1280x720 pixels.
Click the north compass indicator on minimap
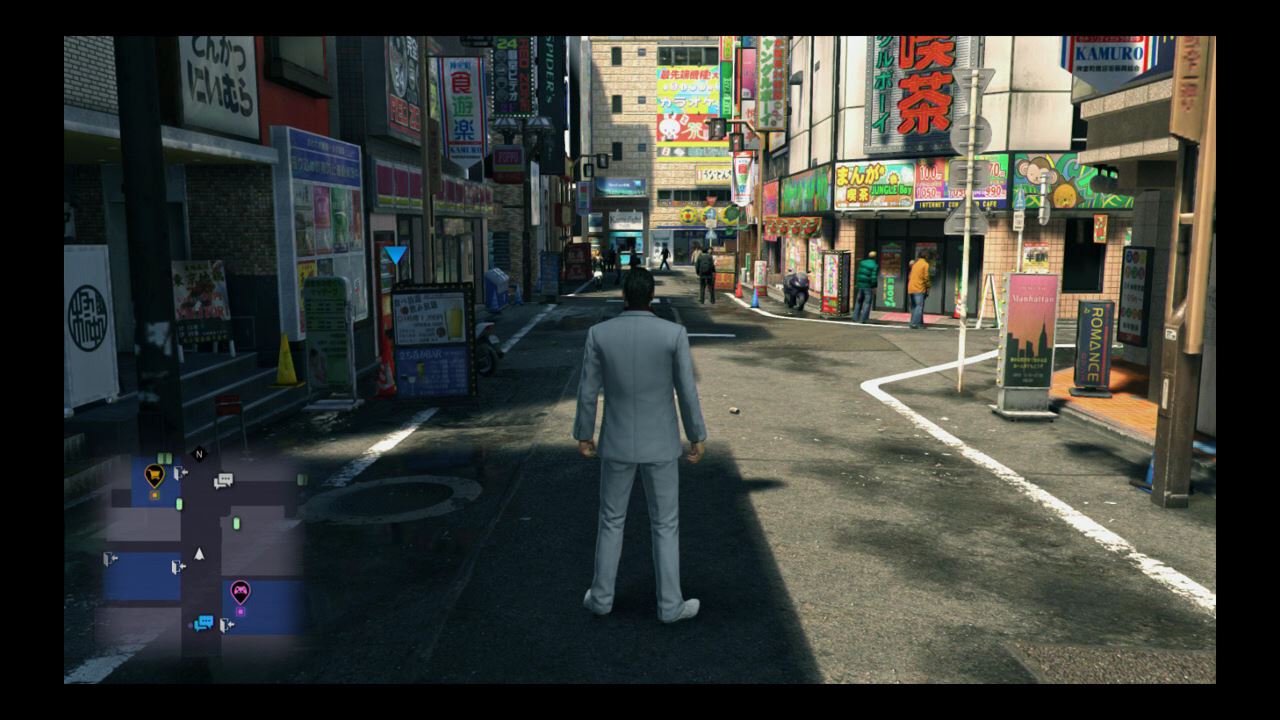(x=198, y=454)
